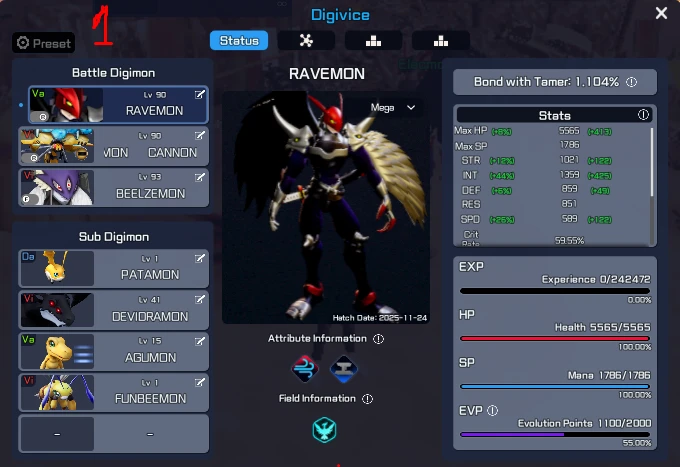Screen dimensions: 680x467
Task: Open the Mega evolution stage dropdown
Action: (x=393, y=107)
